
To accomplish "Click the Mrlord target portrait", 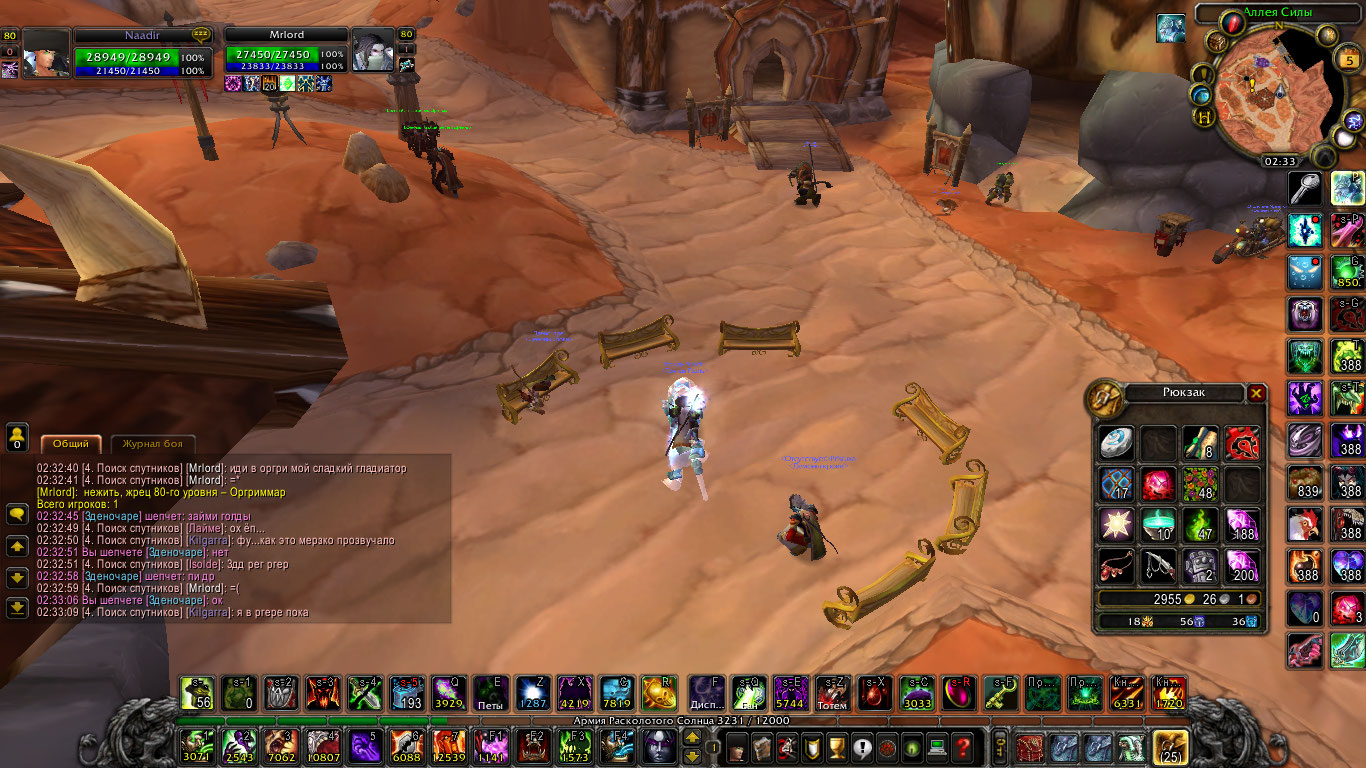I will [x=372, y=50].
